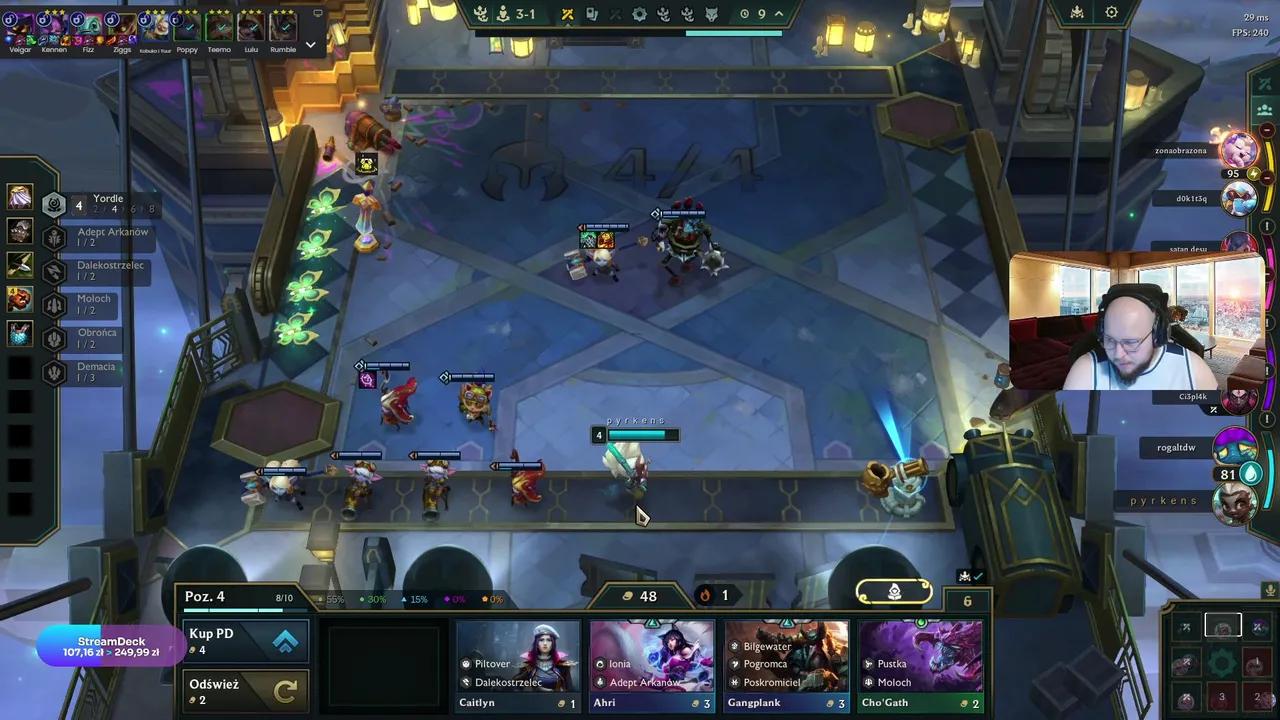Expand the champion overlay via its down chevron

tap(310, 43)
